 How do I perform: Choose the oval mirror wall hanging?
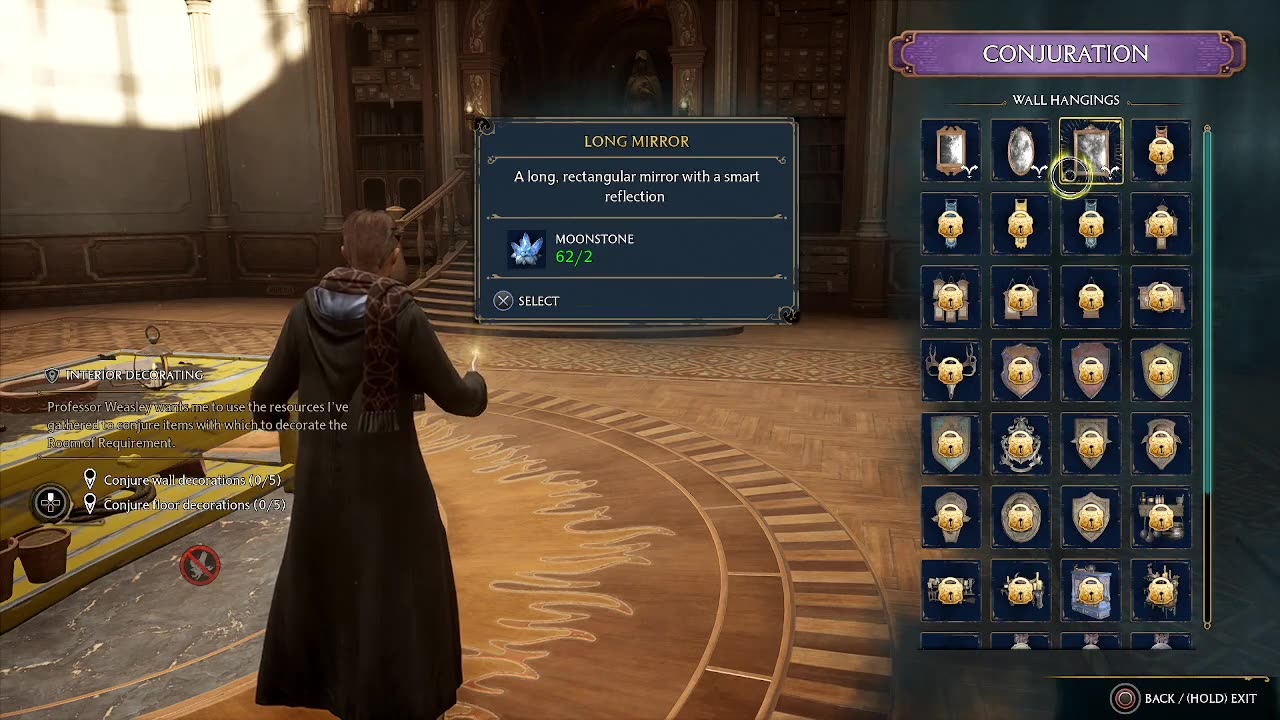(1020, 151)
